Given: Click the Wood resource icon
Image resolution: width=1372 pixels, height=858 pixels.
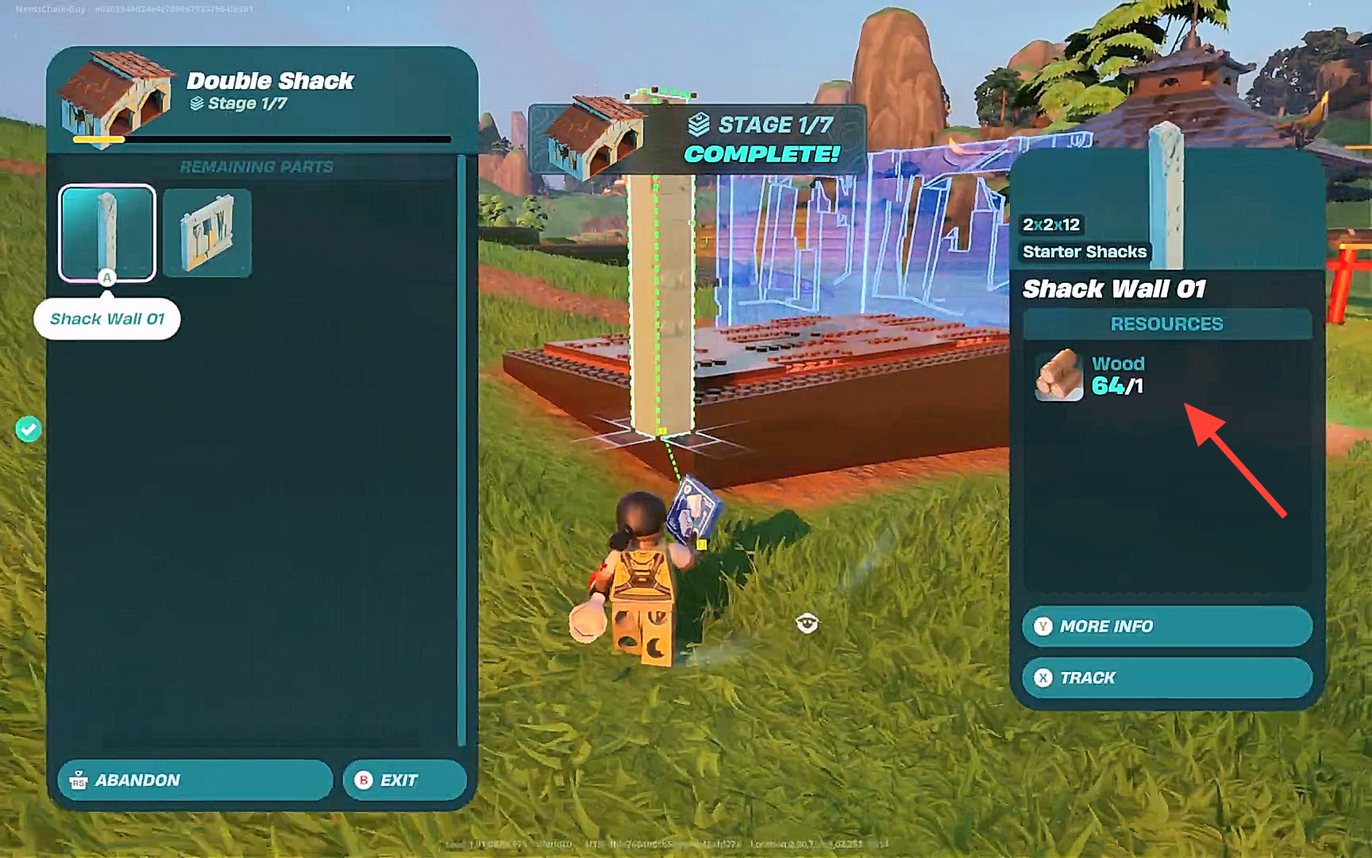Looking at the screenshot, I should tap(1059, 375).
